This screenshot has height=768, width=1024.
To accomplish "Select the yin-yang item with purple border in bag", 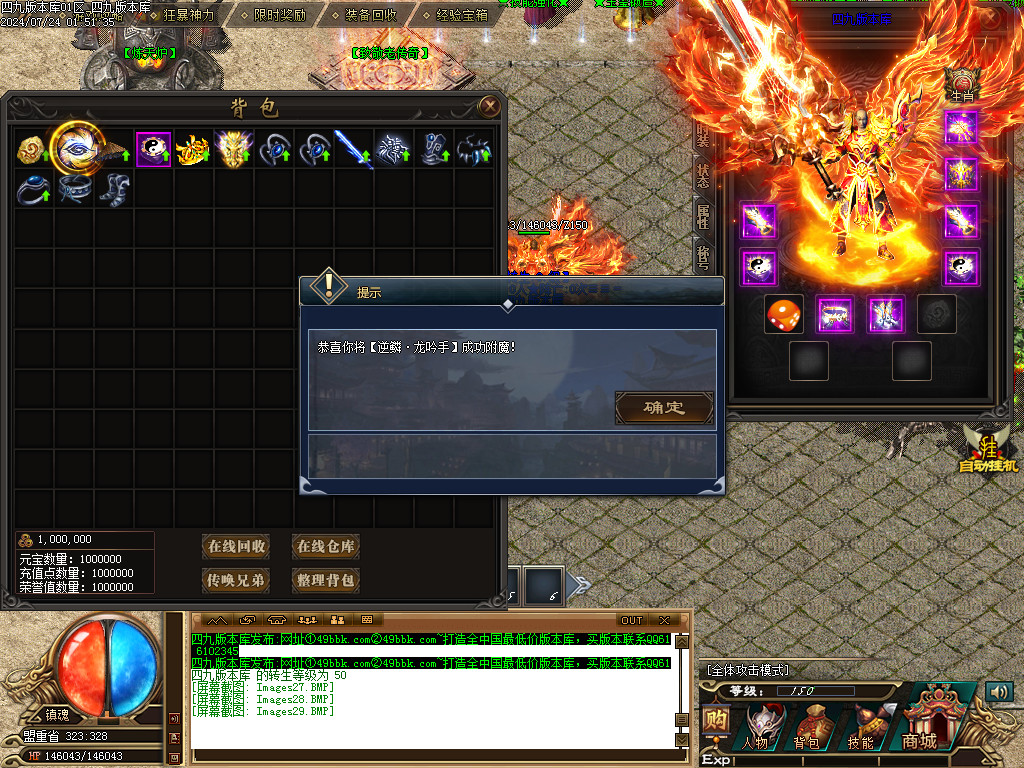I will (153, 149).
